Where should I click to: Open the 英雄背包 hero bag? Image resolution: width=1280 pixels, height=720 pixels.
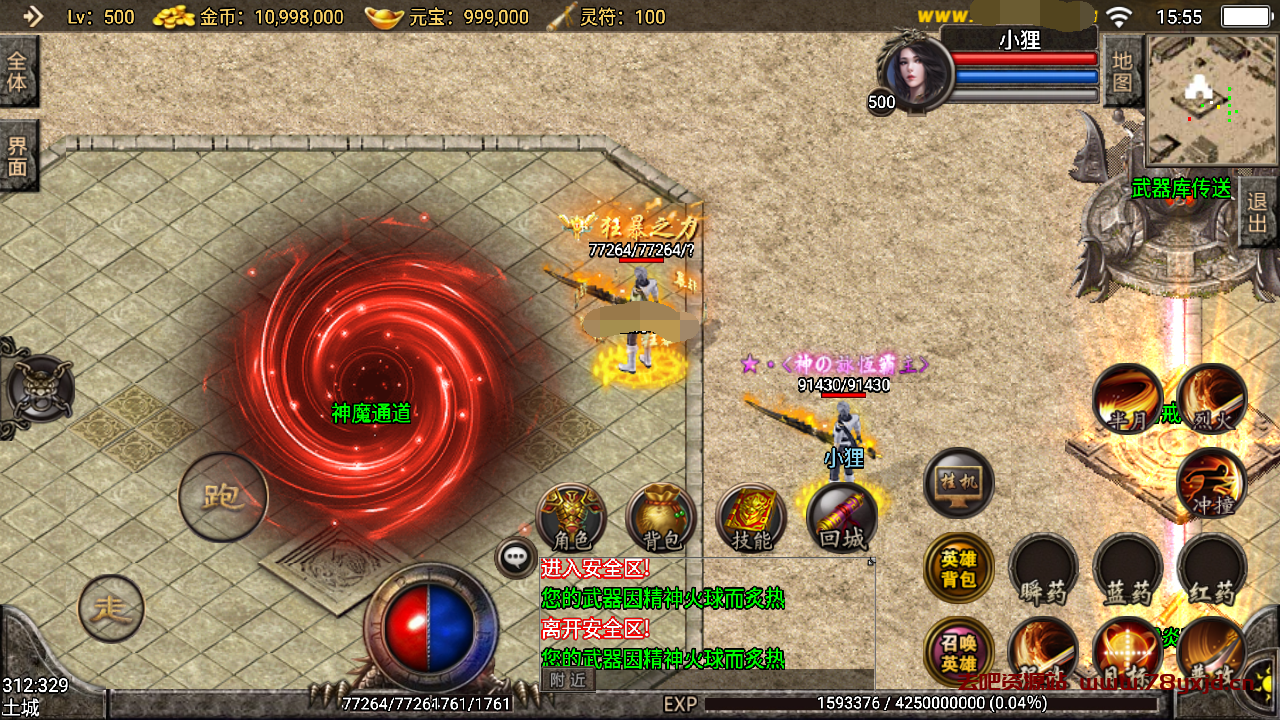tap(958, 568)
